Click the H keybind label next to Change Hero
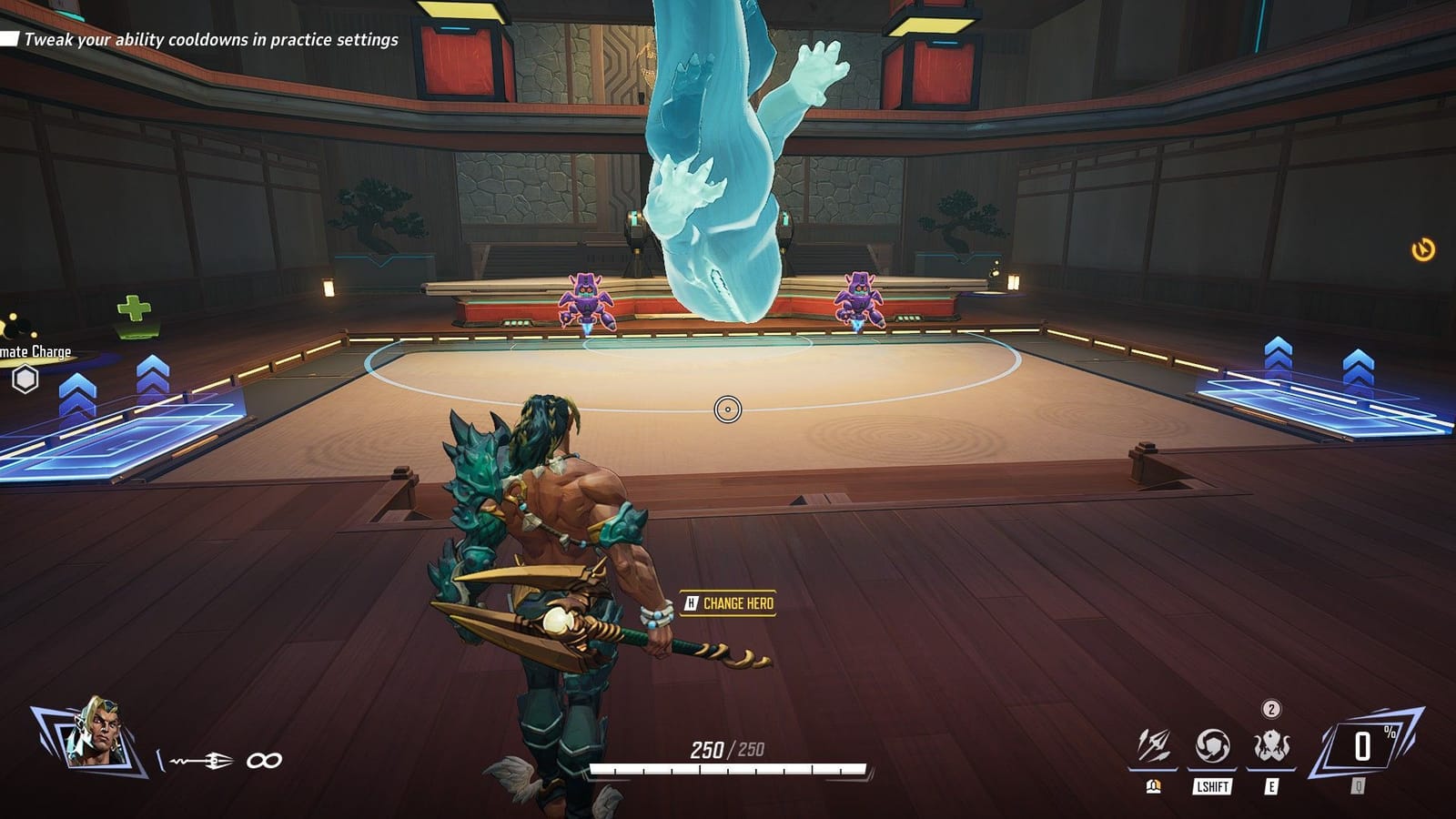 coord(693,601)
